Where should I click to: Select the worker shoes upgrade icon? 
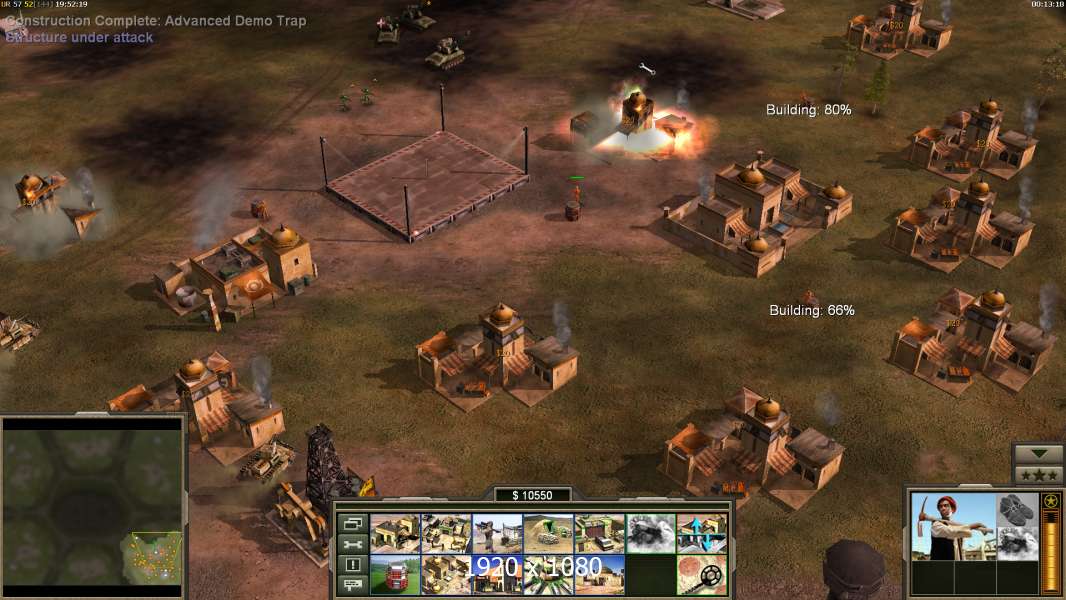1018,509
